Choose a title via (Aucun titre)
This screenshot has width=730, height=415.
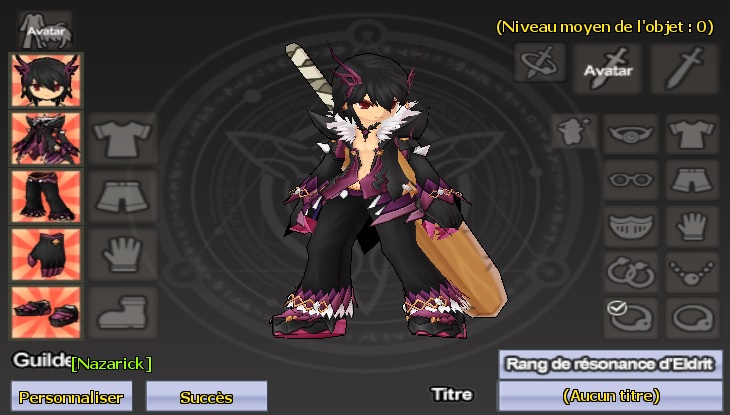(x=610, y=396)
